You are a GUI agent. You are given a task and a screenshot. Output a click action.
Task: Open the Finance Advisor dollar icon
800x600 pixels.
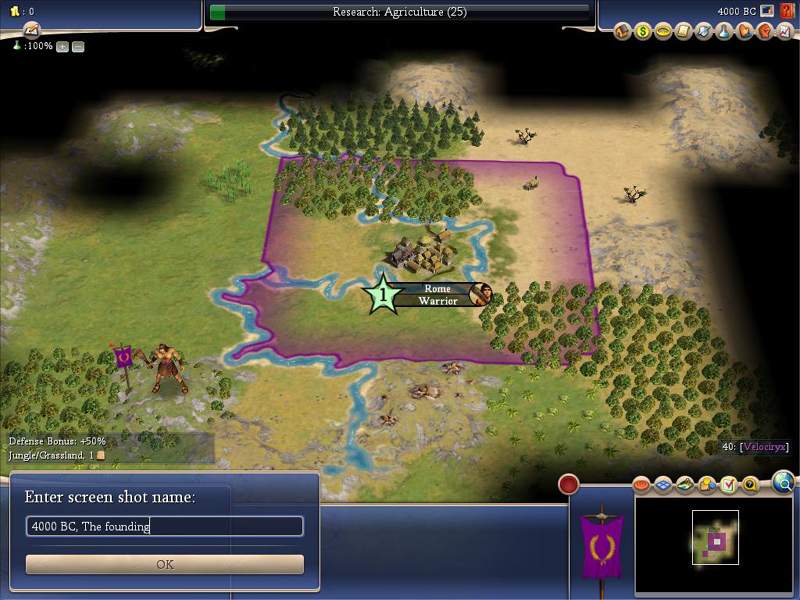tap(643, 32)
